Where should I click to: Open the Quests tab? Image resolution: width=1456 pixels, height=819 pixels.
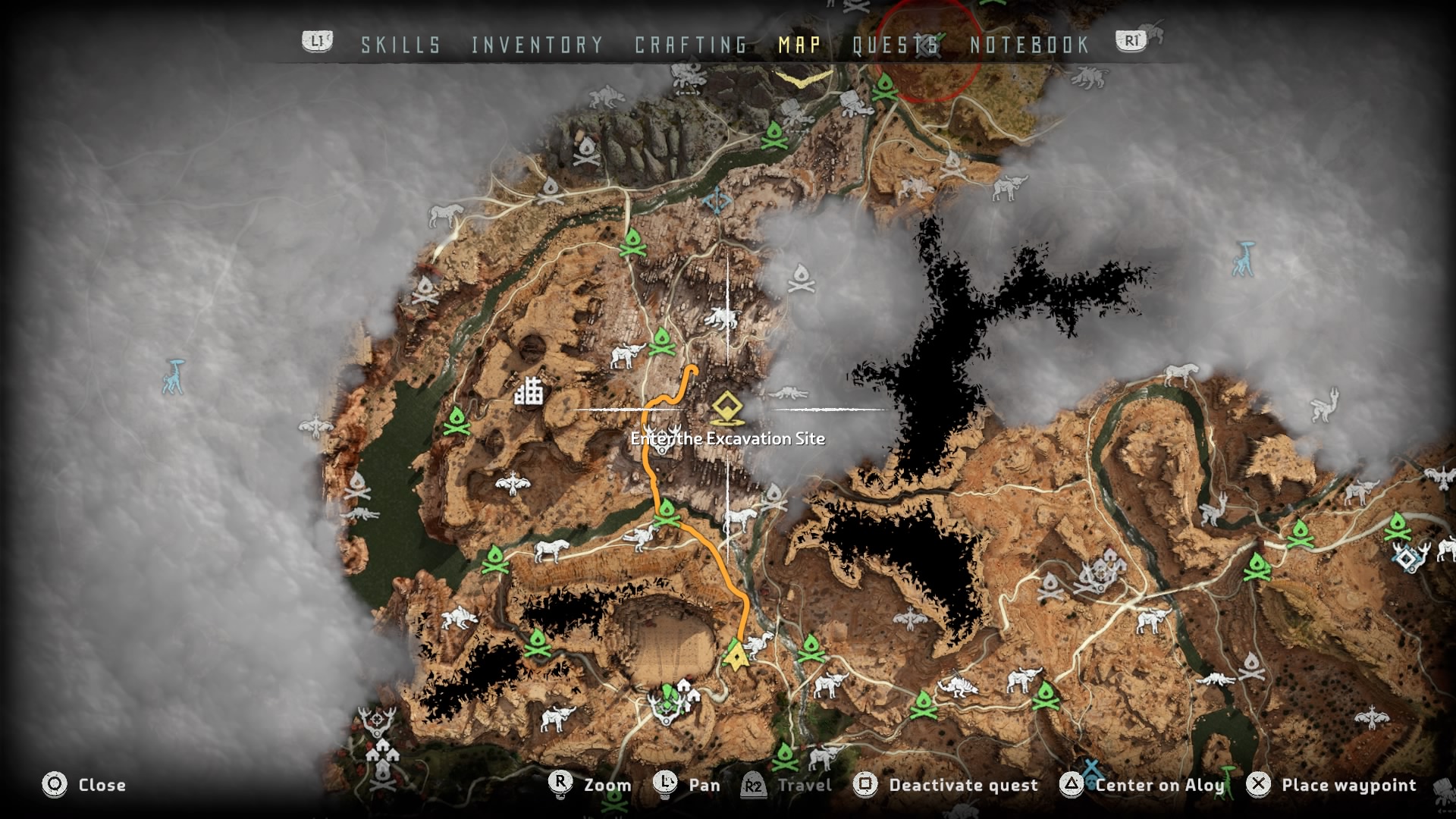(896, 45)
